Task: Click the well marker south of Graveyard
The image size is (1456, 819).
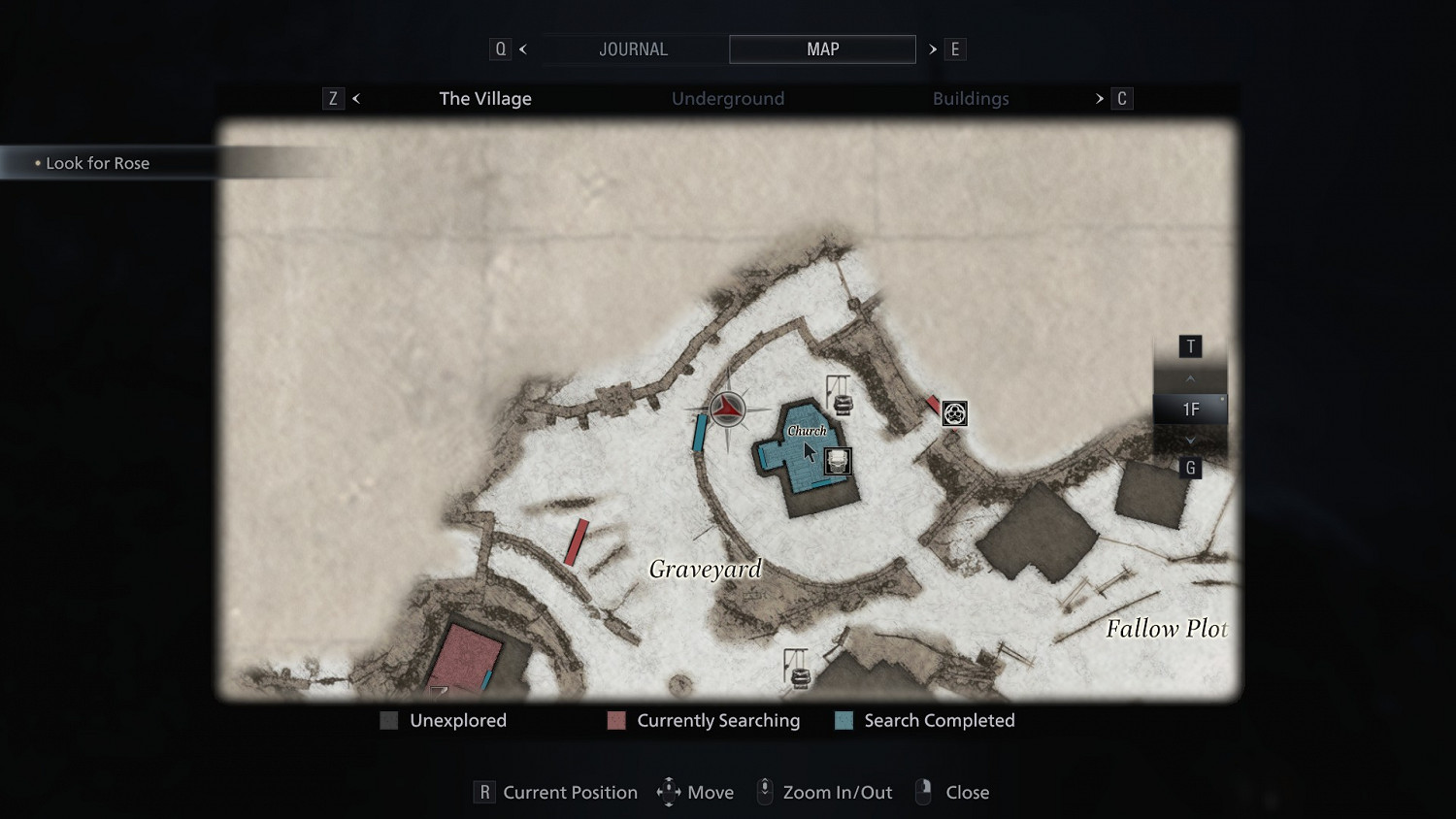Action: point(798,669)
